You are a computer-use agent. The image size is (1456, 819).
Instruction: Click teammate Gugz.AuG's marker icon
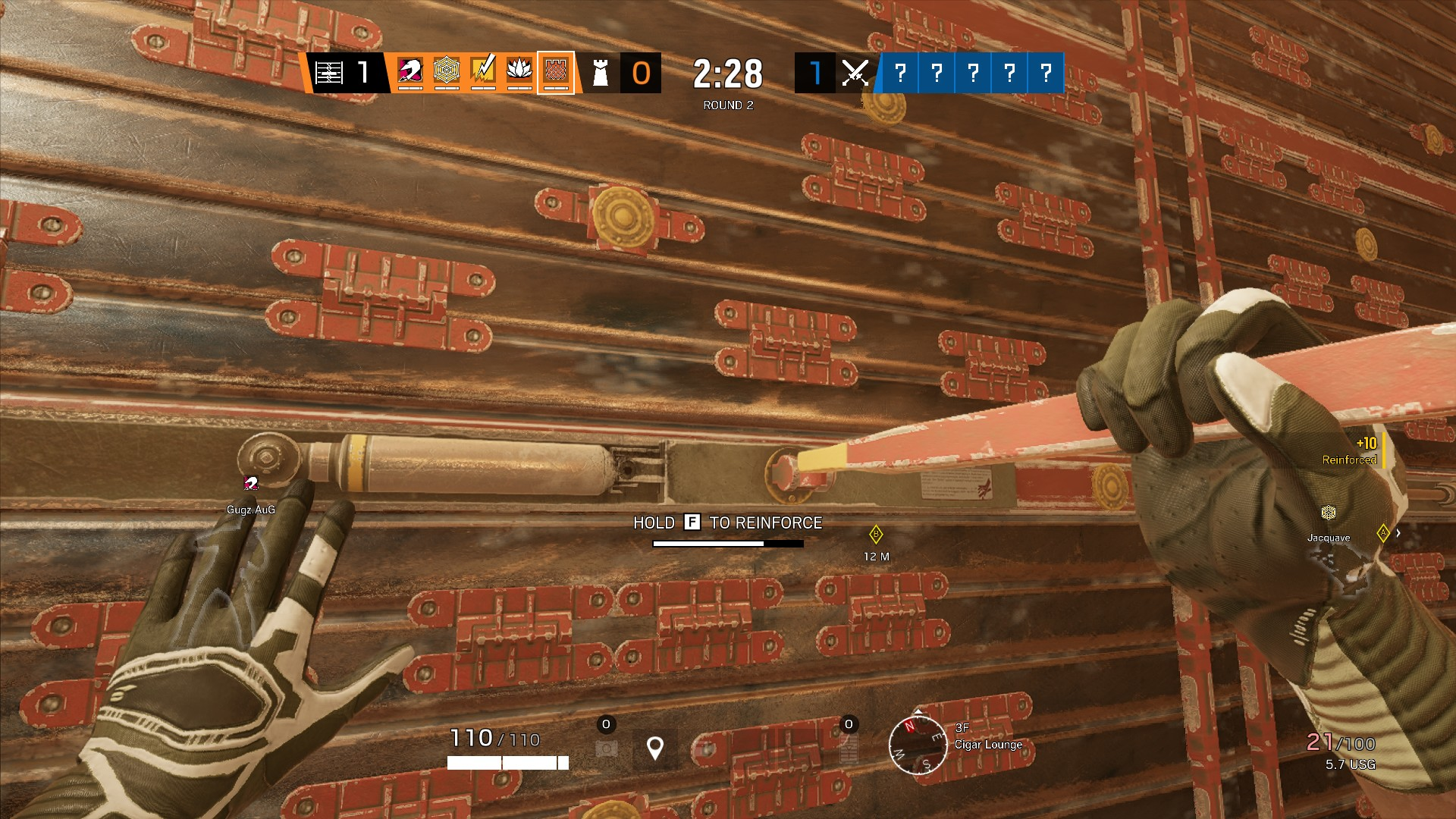click(251, 484)
